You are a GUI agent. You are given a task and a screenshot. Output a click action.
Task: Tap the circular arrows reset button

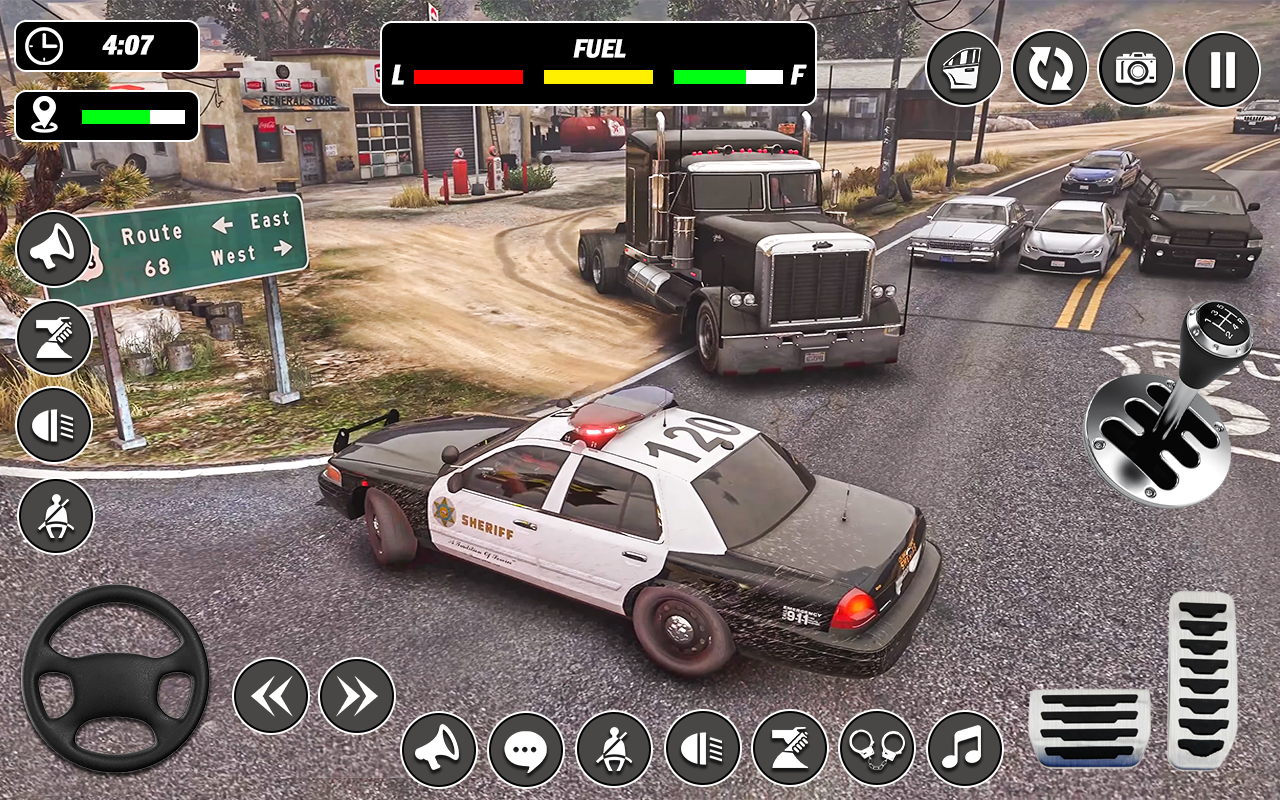click(1050, 69)
